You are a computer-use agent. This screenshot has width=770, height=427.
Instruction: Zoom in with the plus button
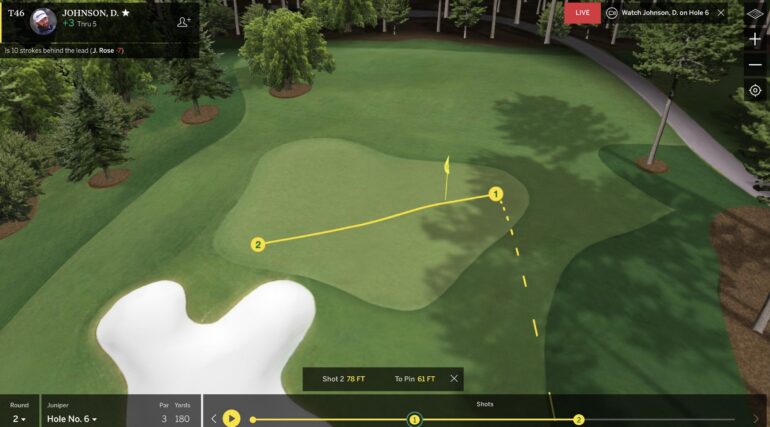(x=755, y=39)
